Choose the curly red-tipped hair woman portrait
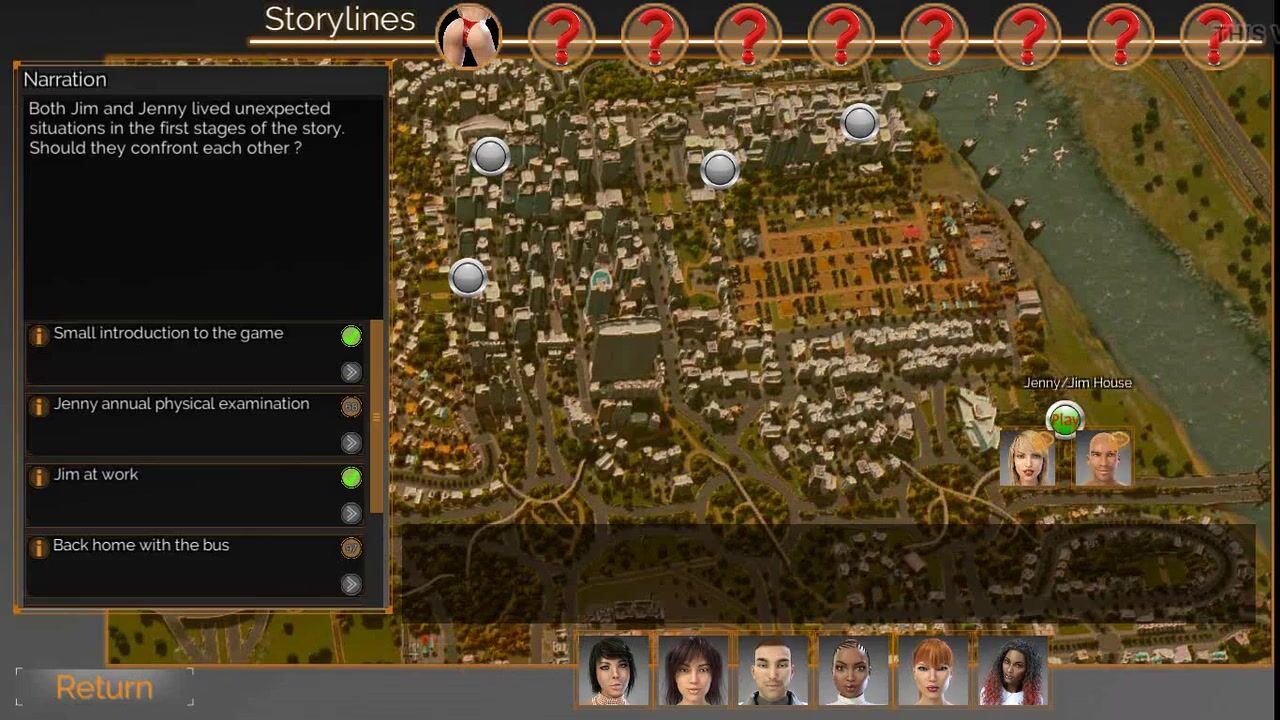Viewport: 1280px width, 720px height. 1014,670
